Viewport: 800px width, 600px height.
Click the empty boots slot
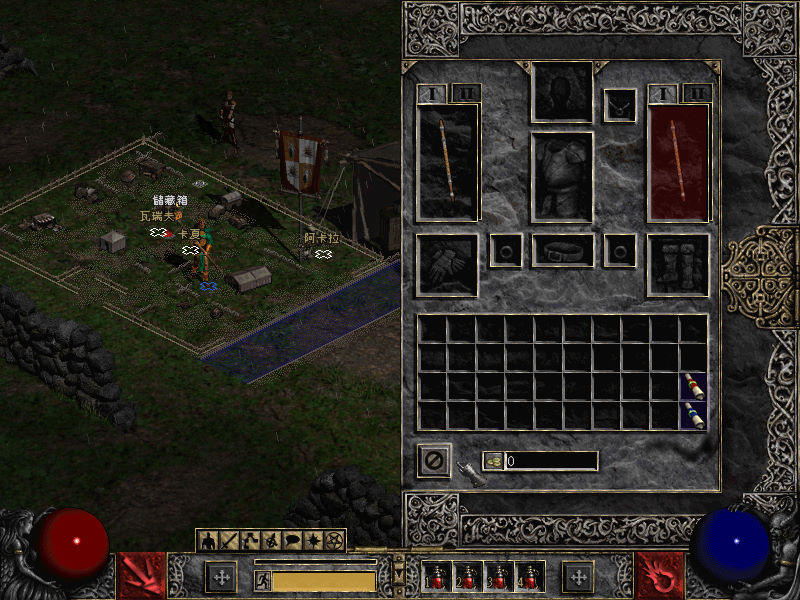678,265
